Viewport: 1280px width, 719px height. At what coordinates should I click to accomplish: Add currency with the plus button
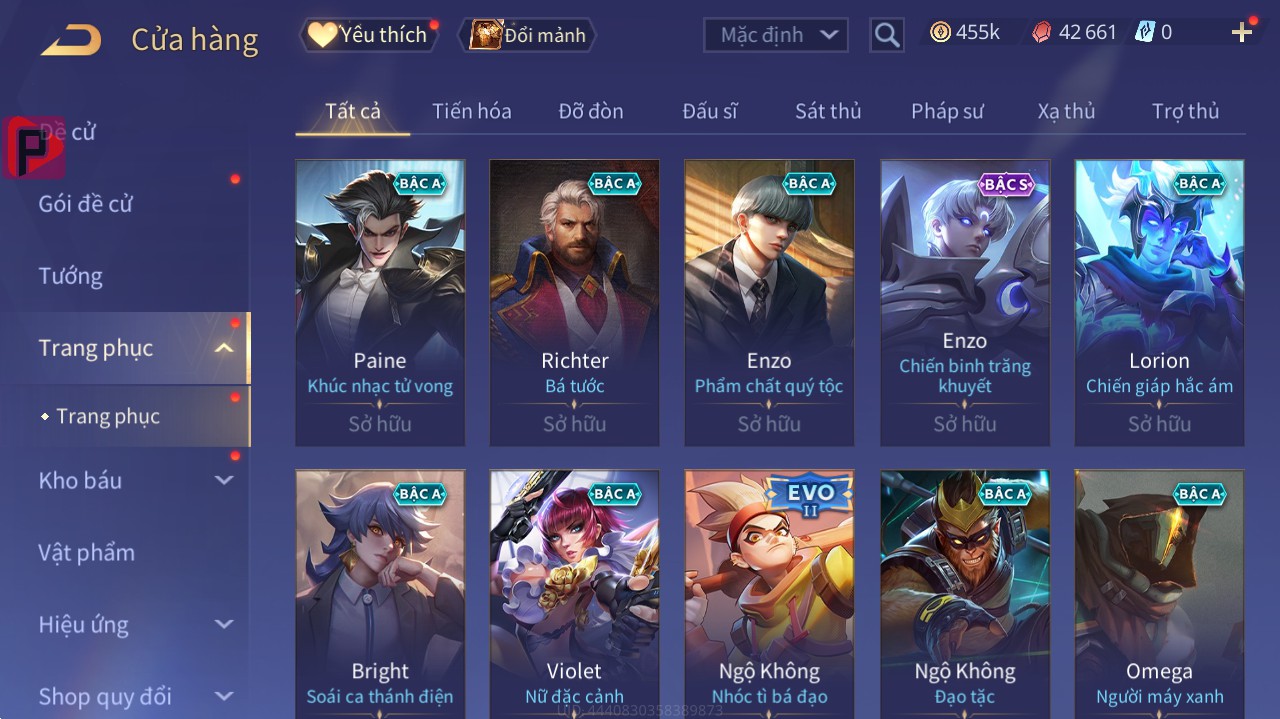tap(1241, 33)
